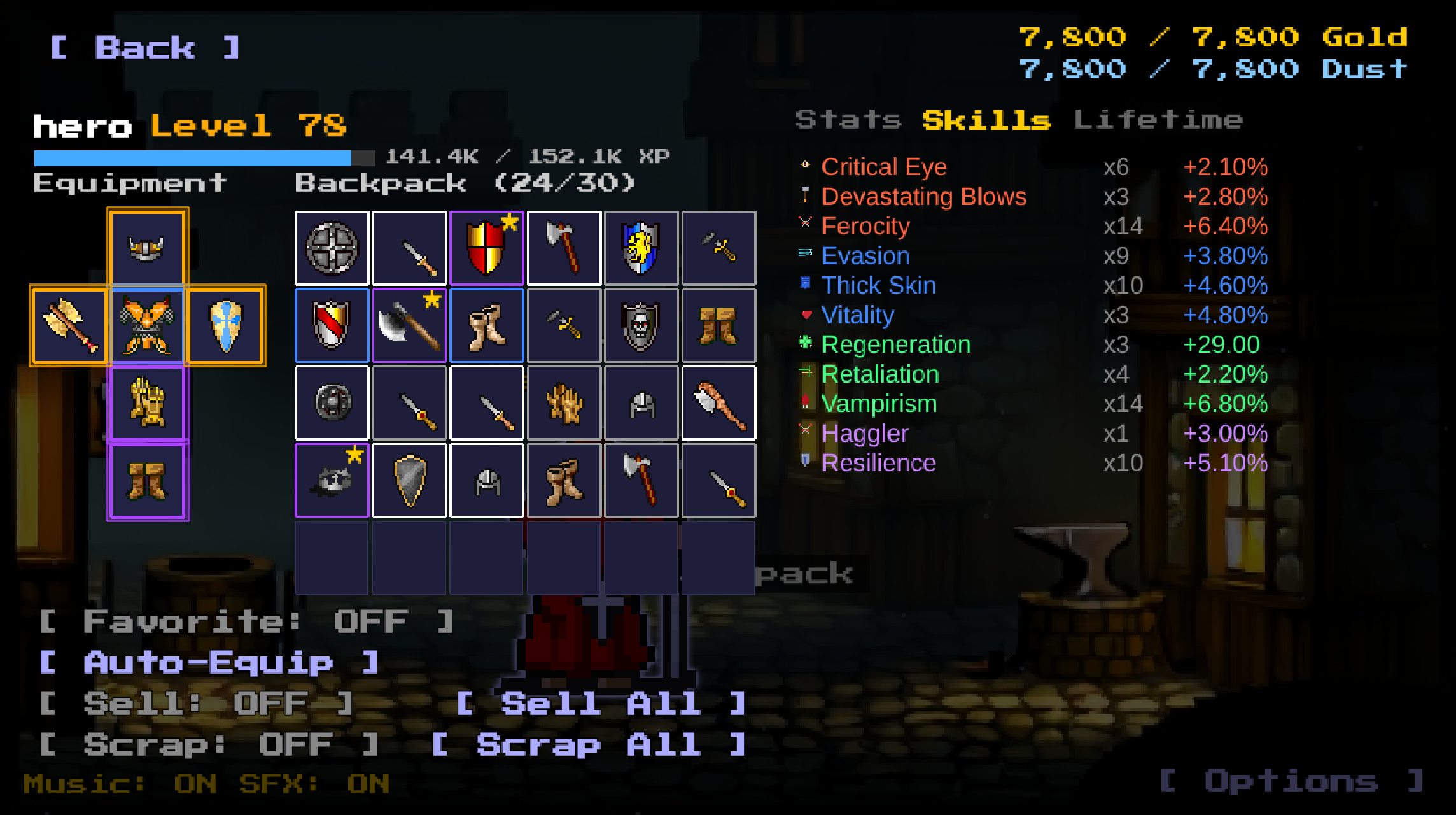Screen dimensions: 1456x815
Task: Switch to the Stats tab
Action: pos(849,119)
